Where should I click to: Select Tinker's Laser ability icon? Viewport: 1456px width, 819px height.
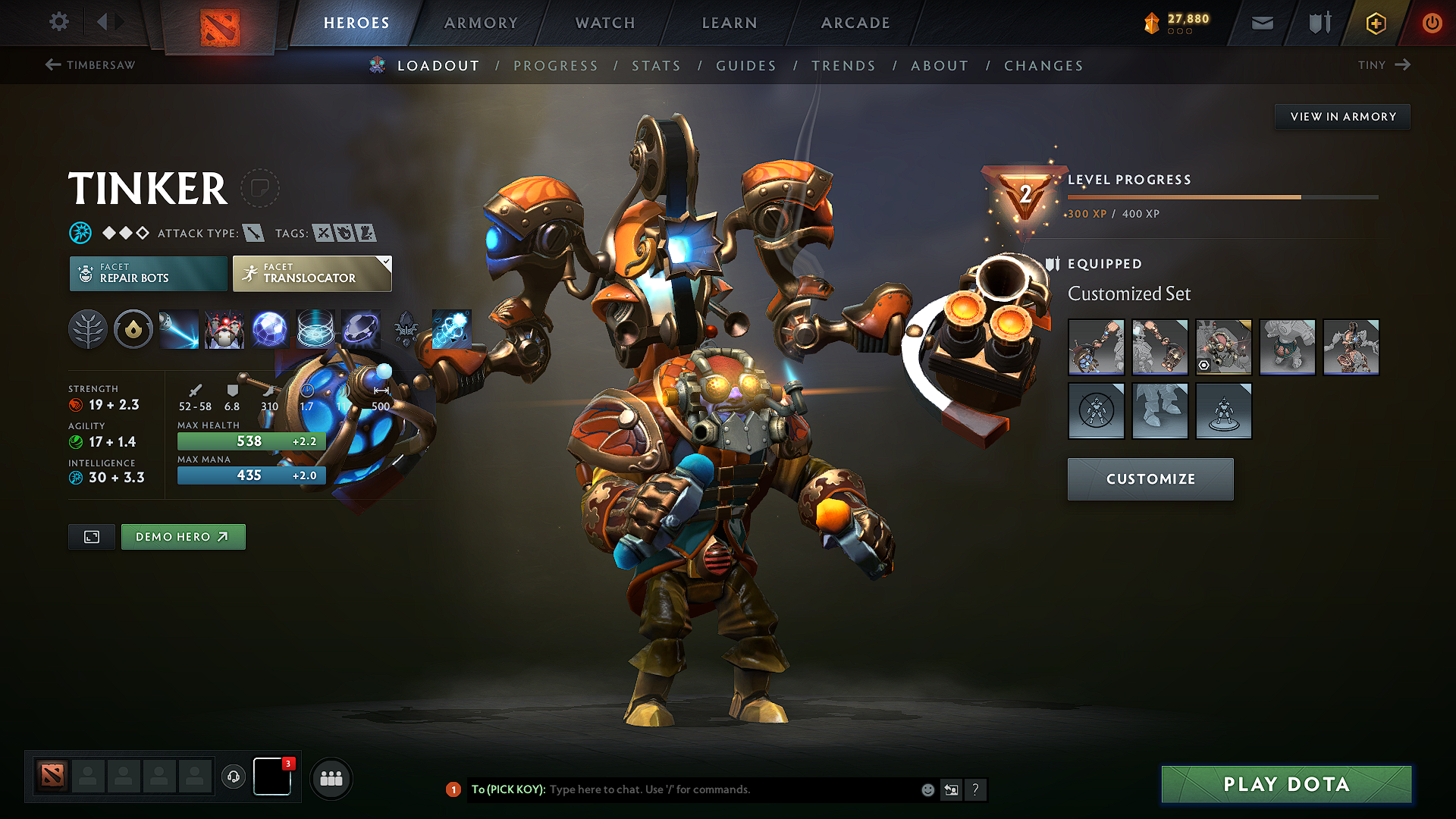[179, 329]
